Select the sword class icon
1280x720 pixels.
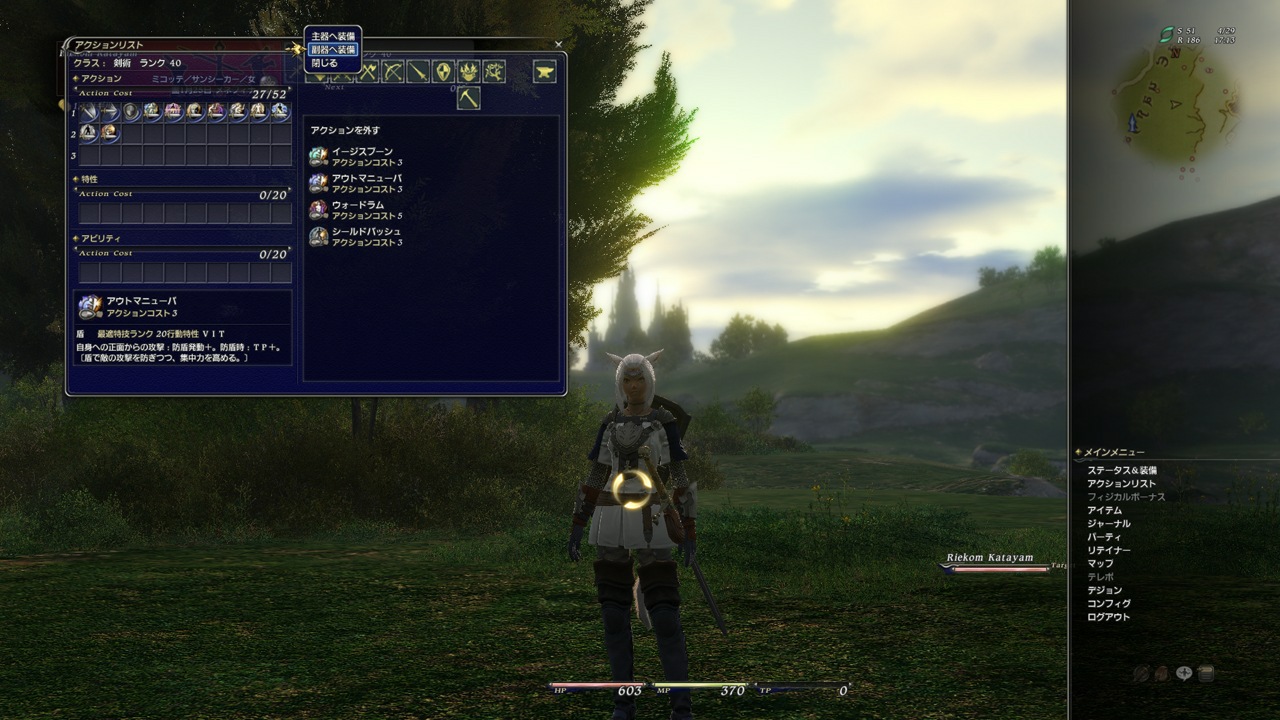pyautogui.click(x=418, y=73)
